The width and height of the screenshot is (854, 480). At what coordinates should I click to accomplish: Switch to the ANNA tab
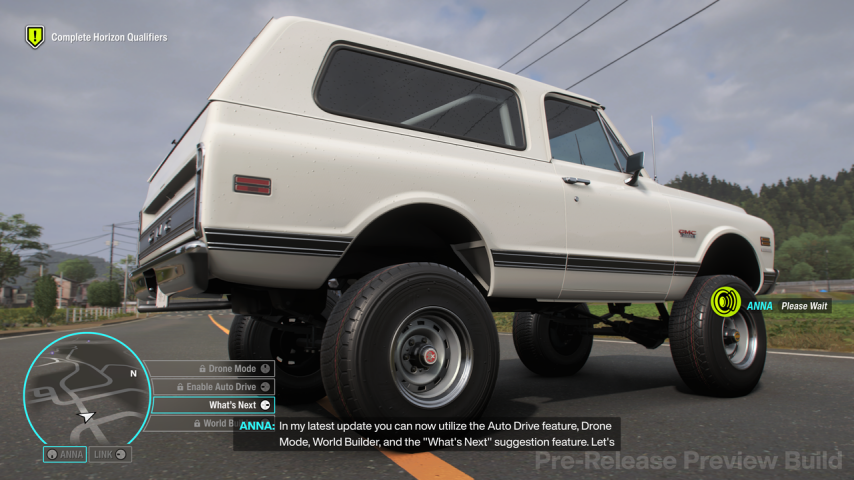64,454
